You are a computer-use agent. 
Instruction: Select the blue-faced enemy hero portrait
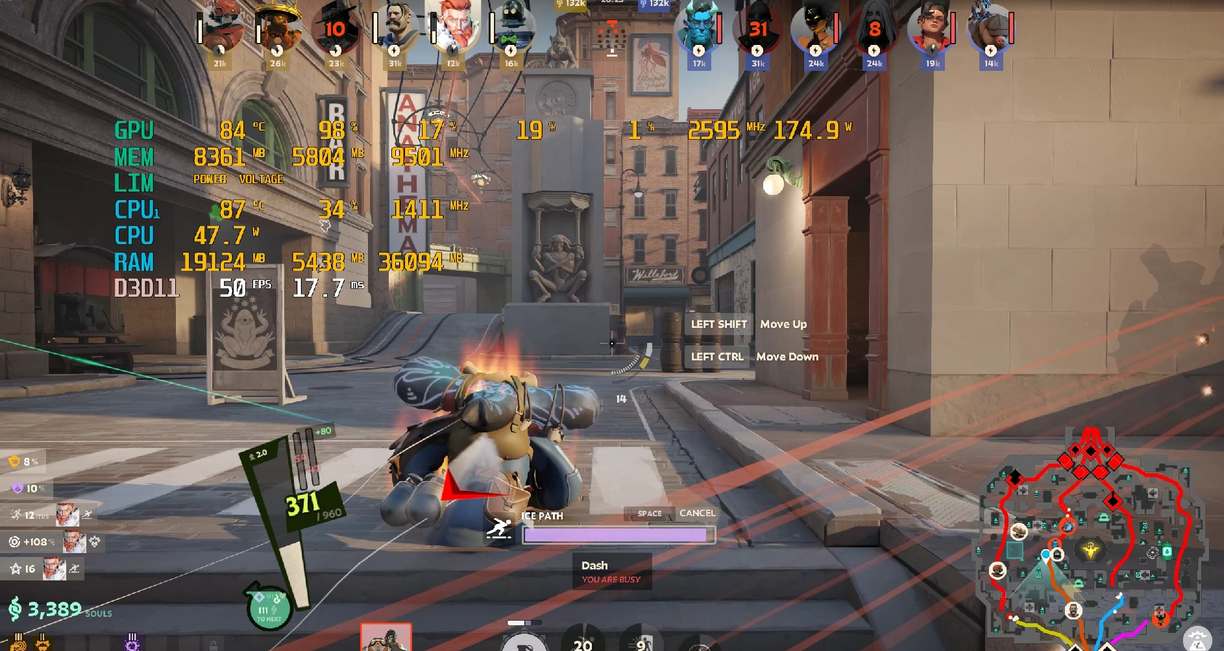coord(697,31)
